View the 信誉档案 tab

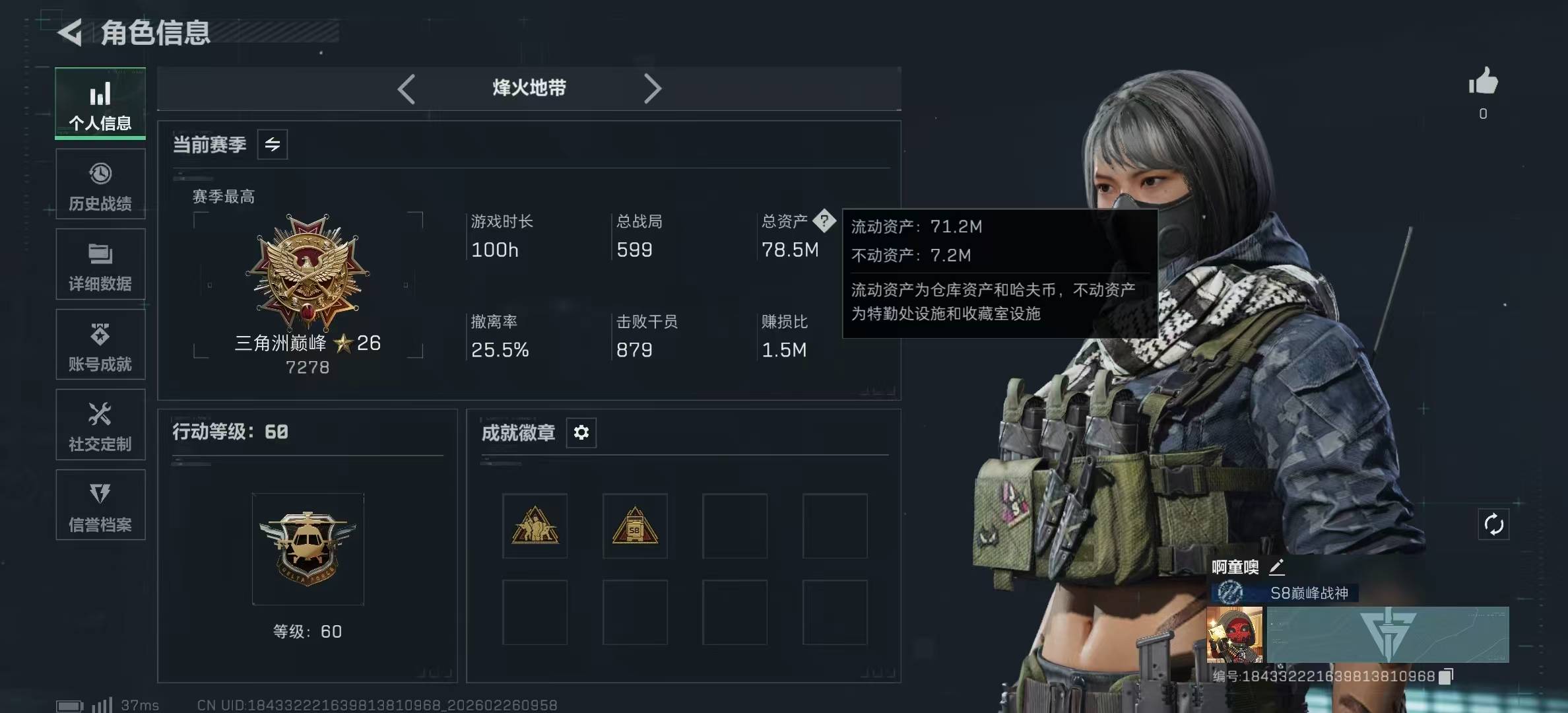click(100, 505)
